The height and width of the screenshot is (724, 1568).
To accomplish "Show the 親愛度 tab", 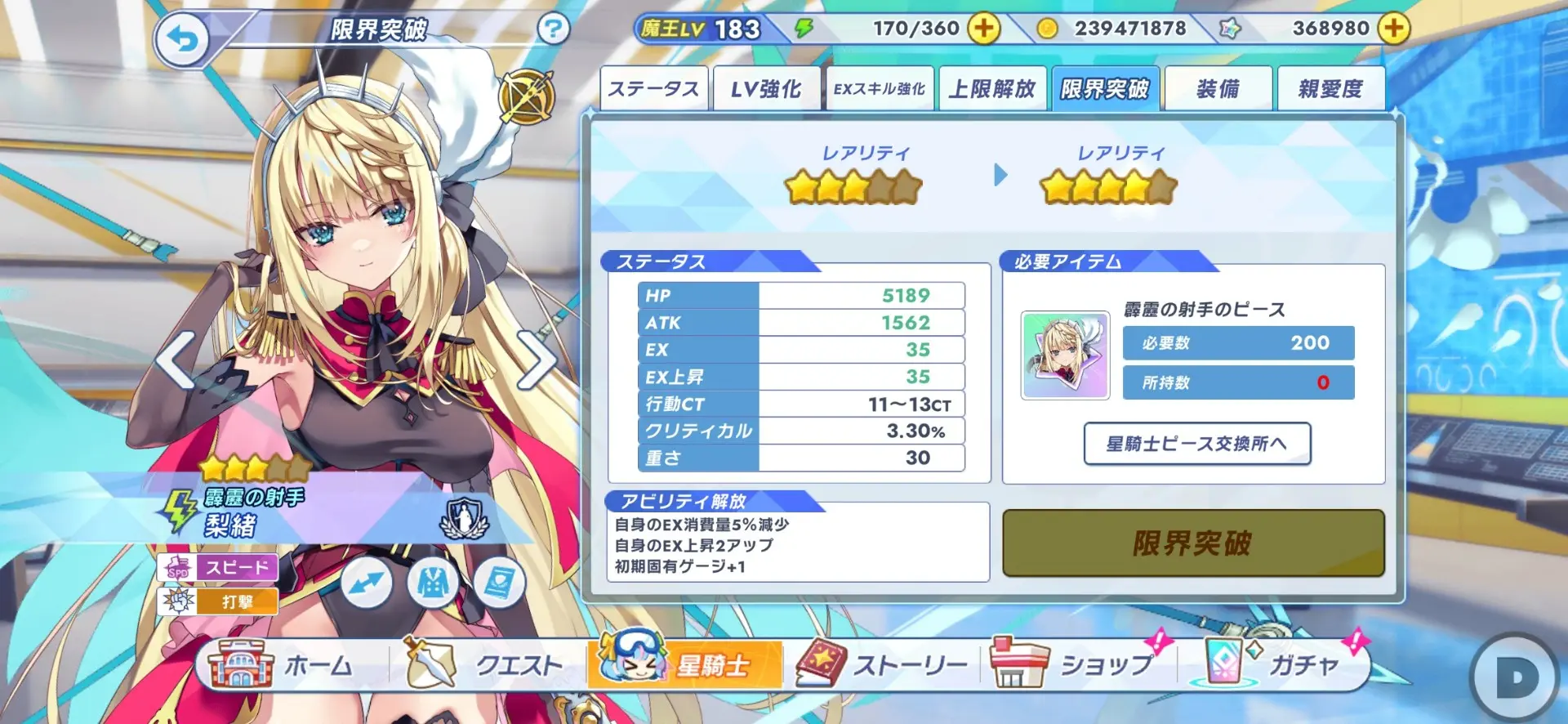I will click(1330, 88).
